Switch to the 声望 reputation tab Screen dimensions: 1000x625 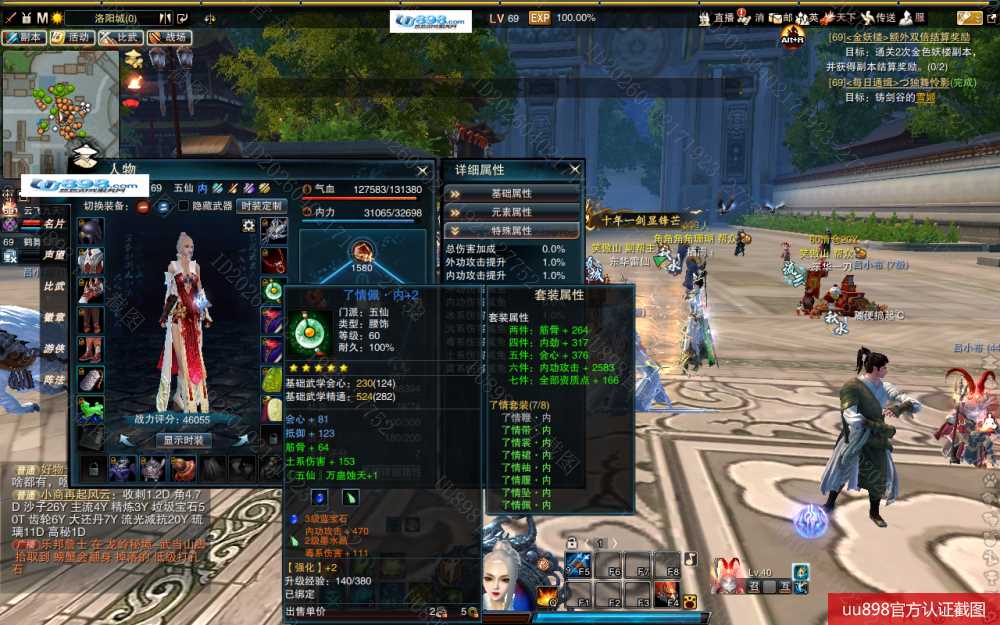54,255
